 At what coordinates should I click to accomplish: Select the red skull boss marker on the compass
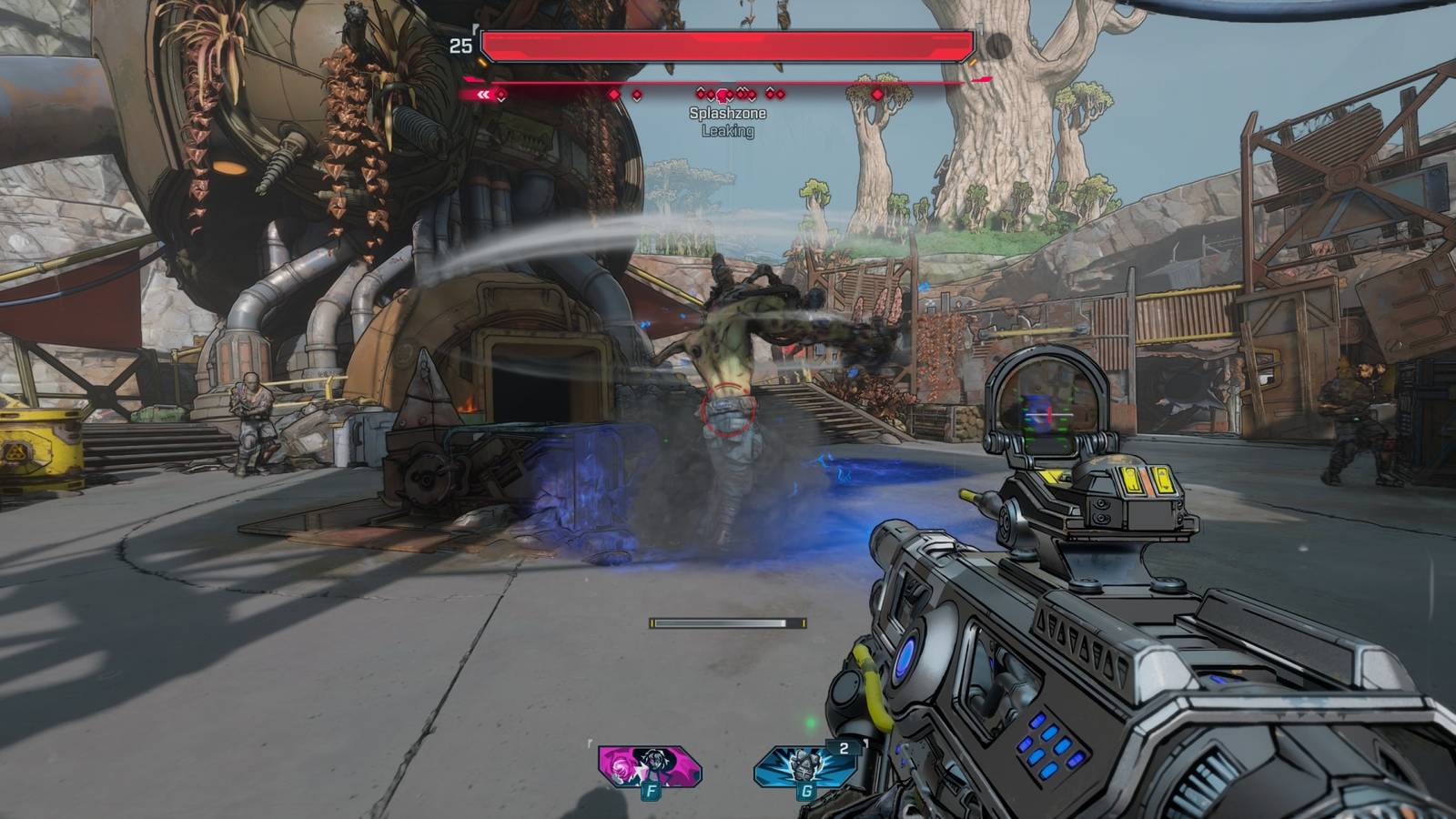click(722, 95)
